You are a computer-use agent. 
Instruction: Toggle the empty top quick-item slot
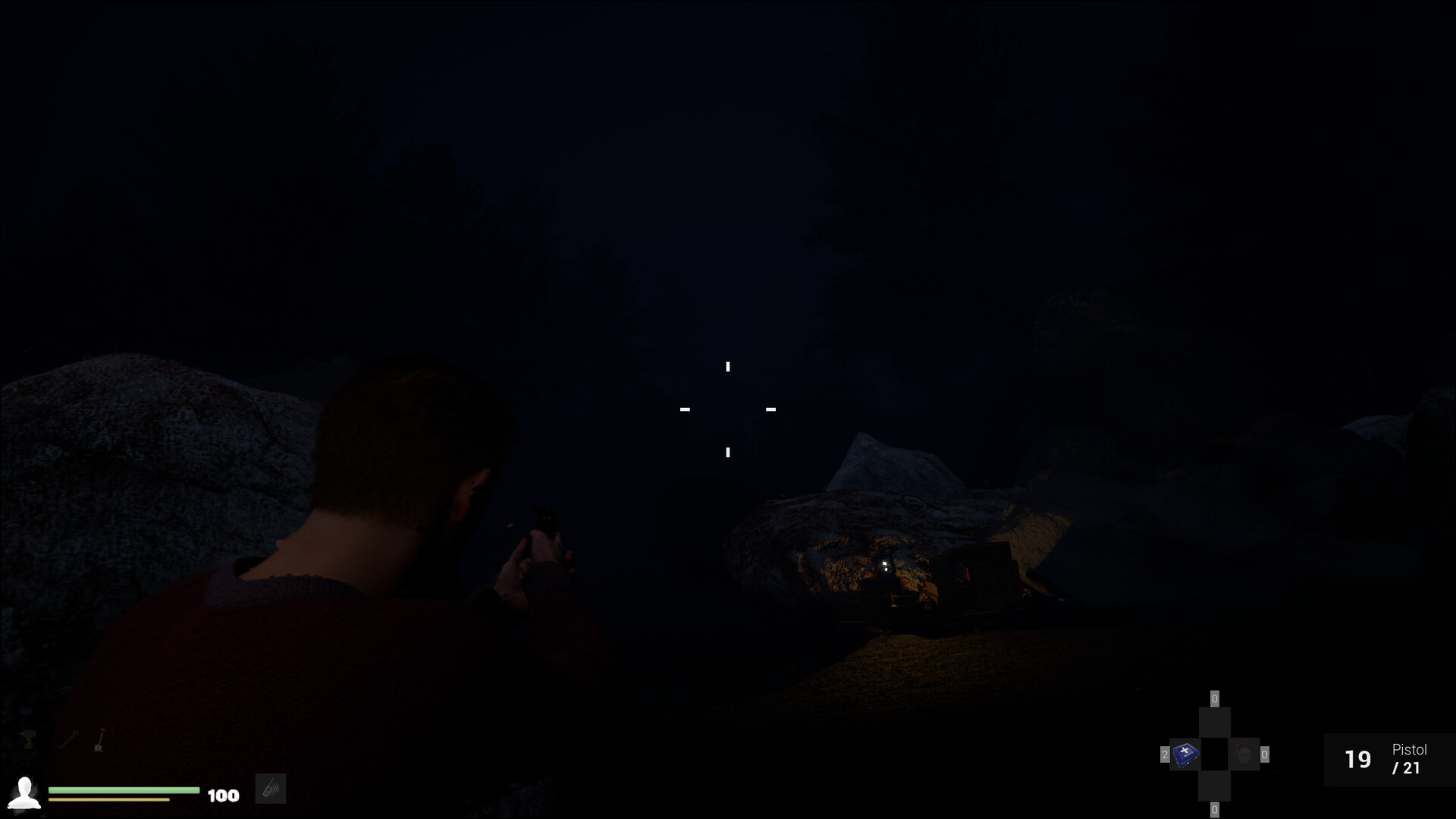click(x=1215, y=720)
